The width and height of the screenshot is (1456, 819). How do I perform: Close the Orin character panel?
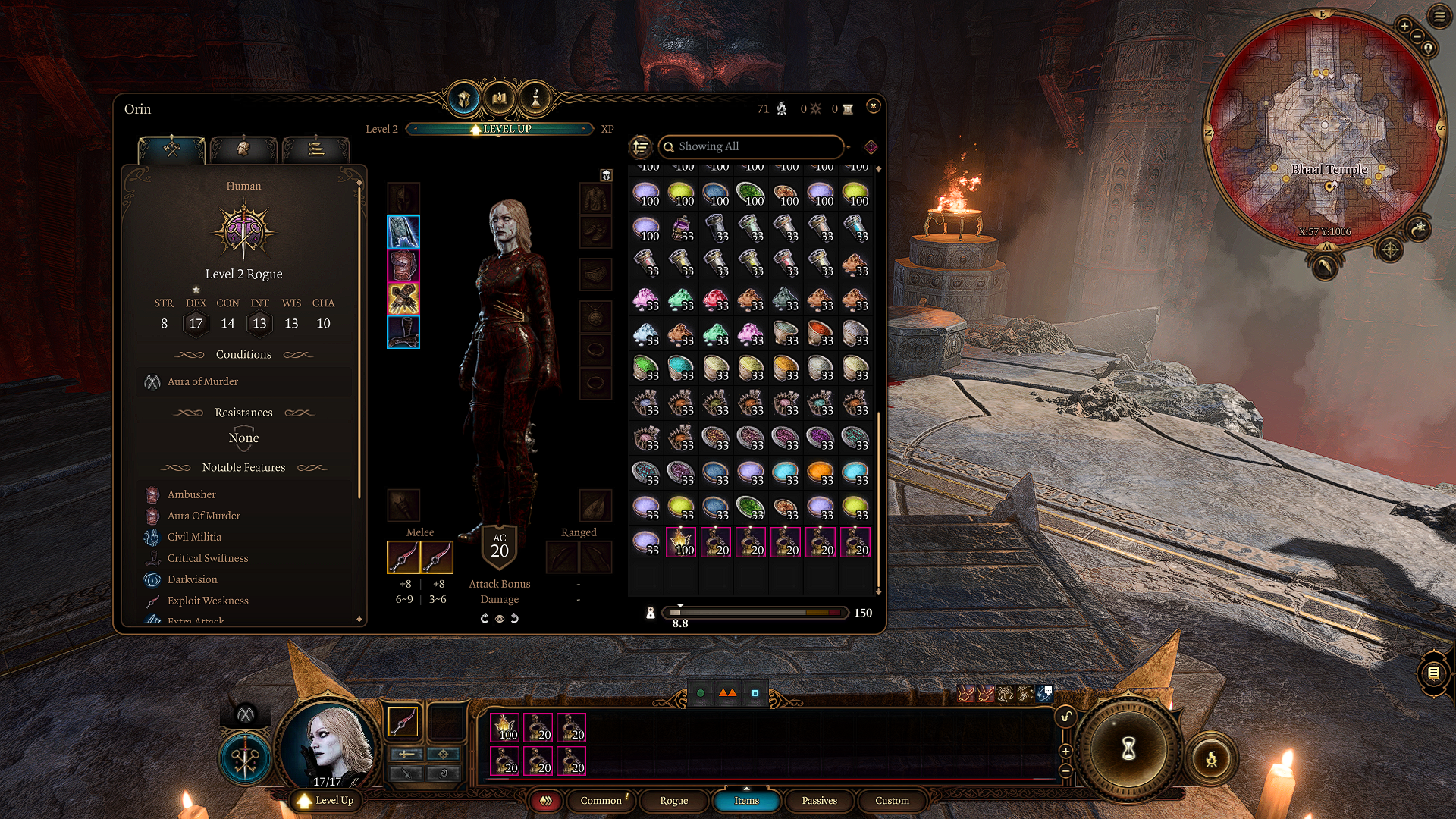(x=873, y=106)
